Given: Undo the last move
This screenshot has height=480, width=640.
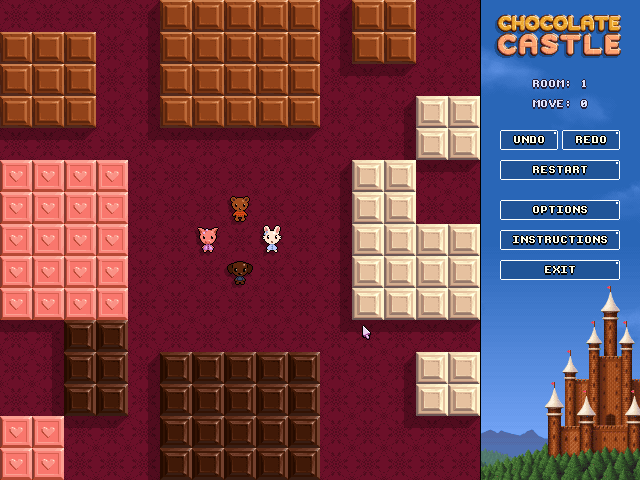Looking at the screenshot, I should click(529, 140).
